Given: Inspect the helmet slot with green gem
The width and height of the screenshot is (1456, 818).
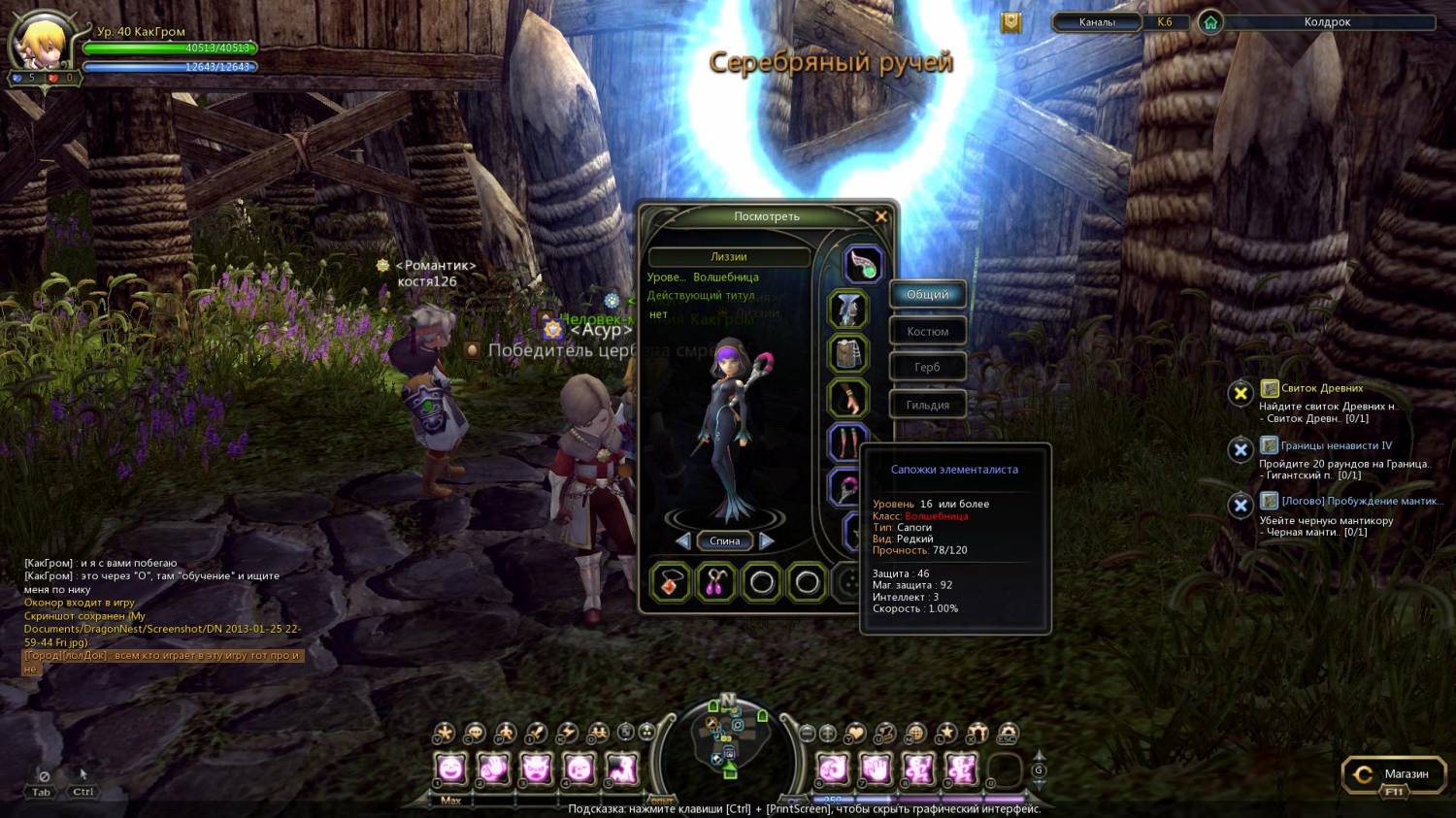Looking at the screenshot, I should pyautogui.click(x=862, y=264).
